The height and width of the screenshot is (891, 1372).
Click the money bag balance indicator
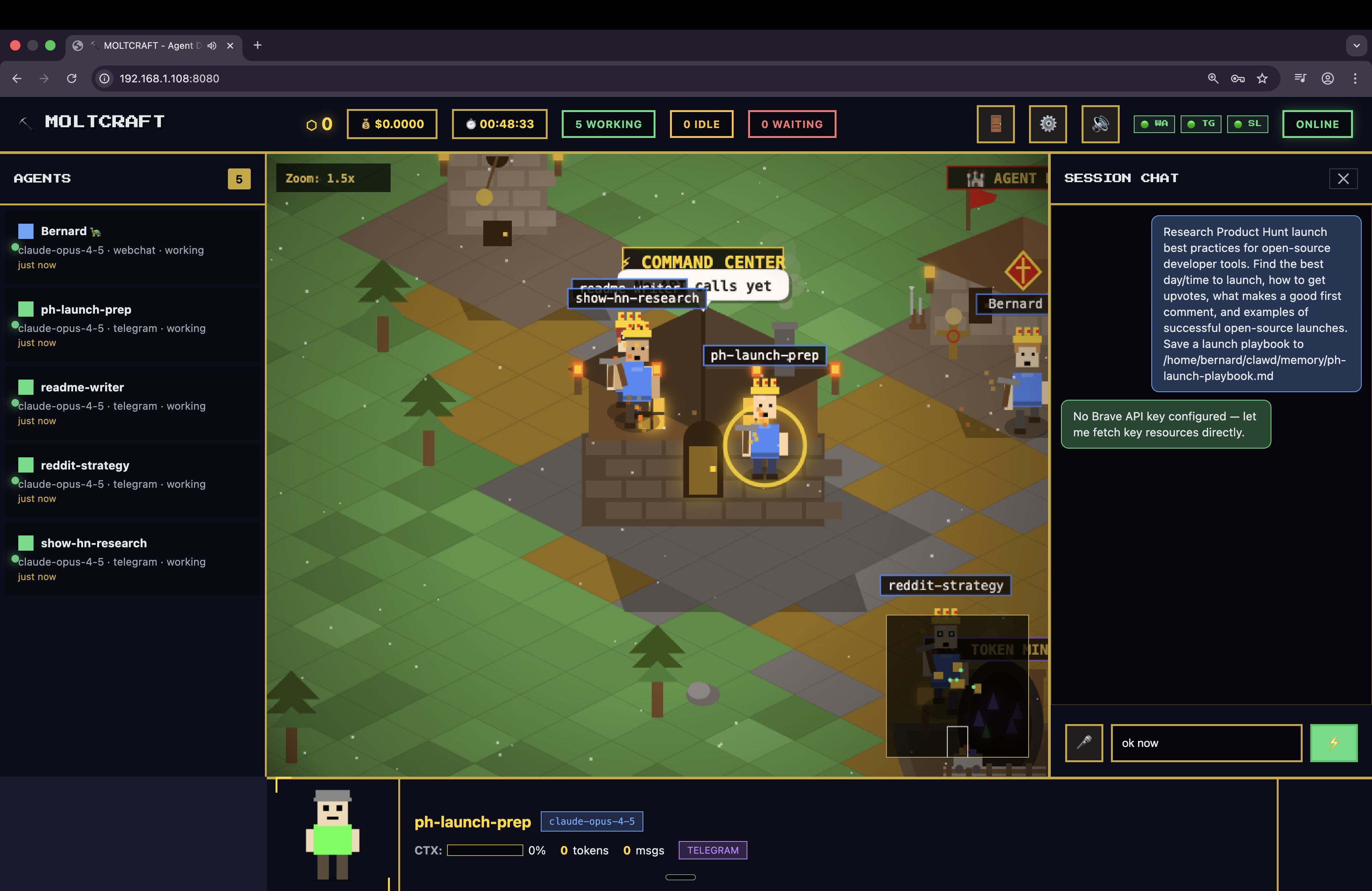(x=392, y=124)
